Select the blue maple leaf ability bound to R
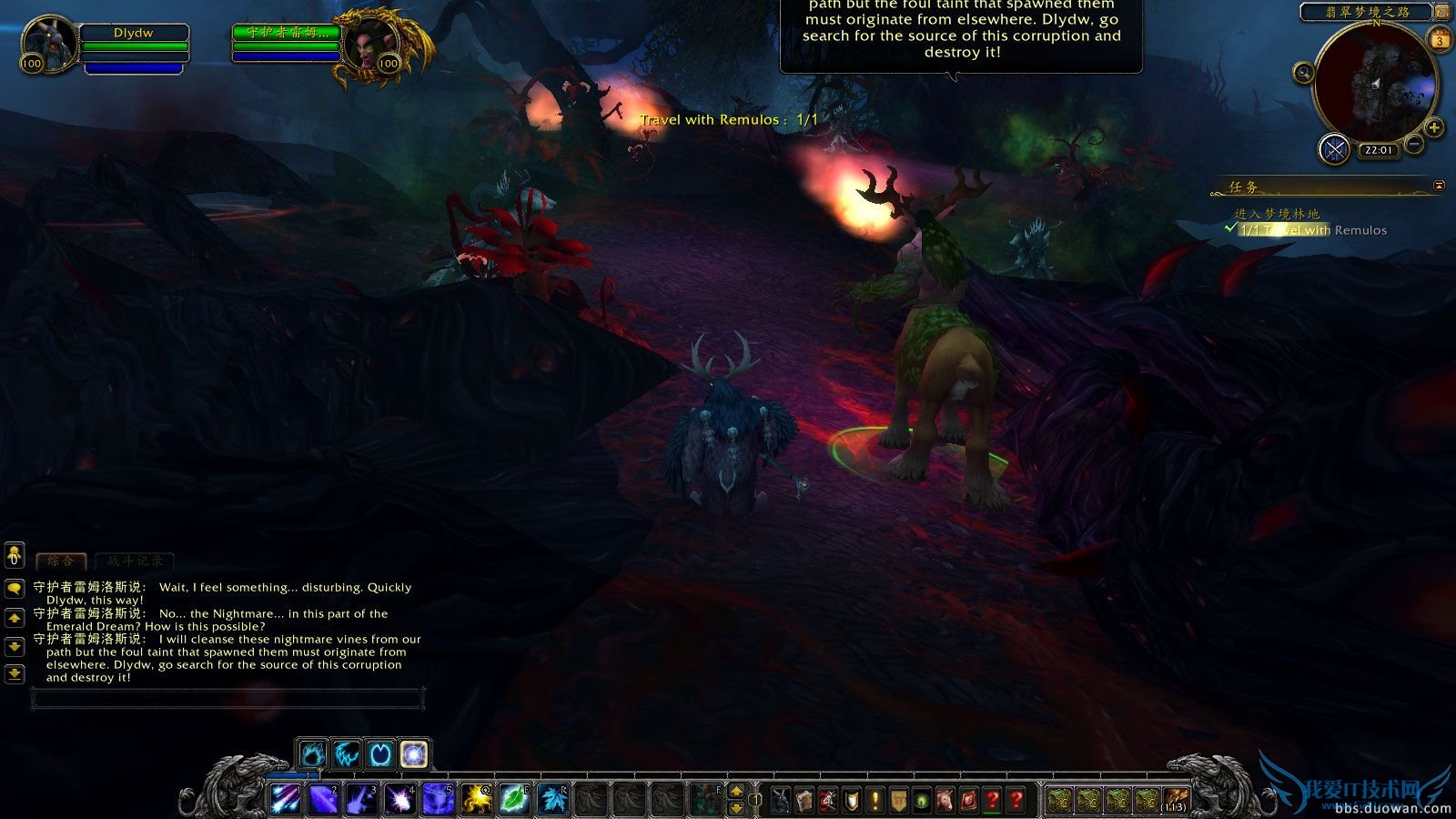 click(551, 799)
